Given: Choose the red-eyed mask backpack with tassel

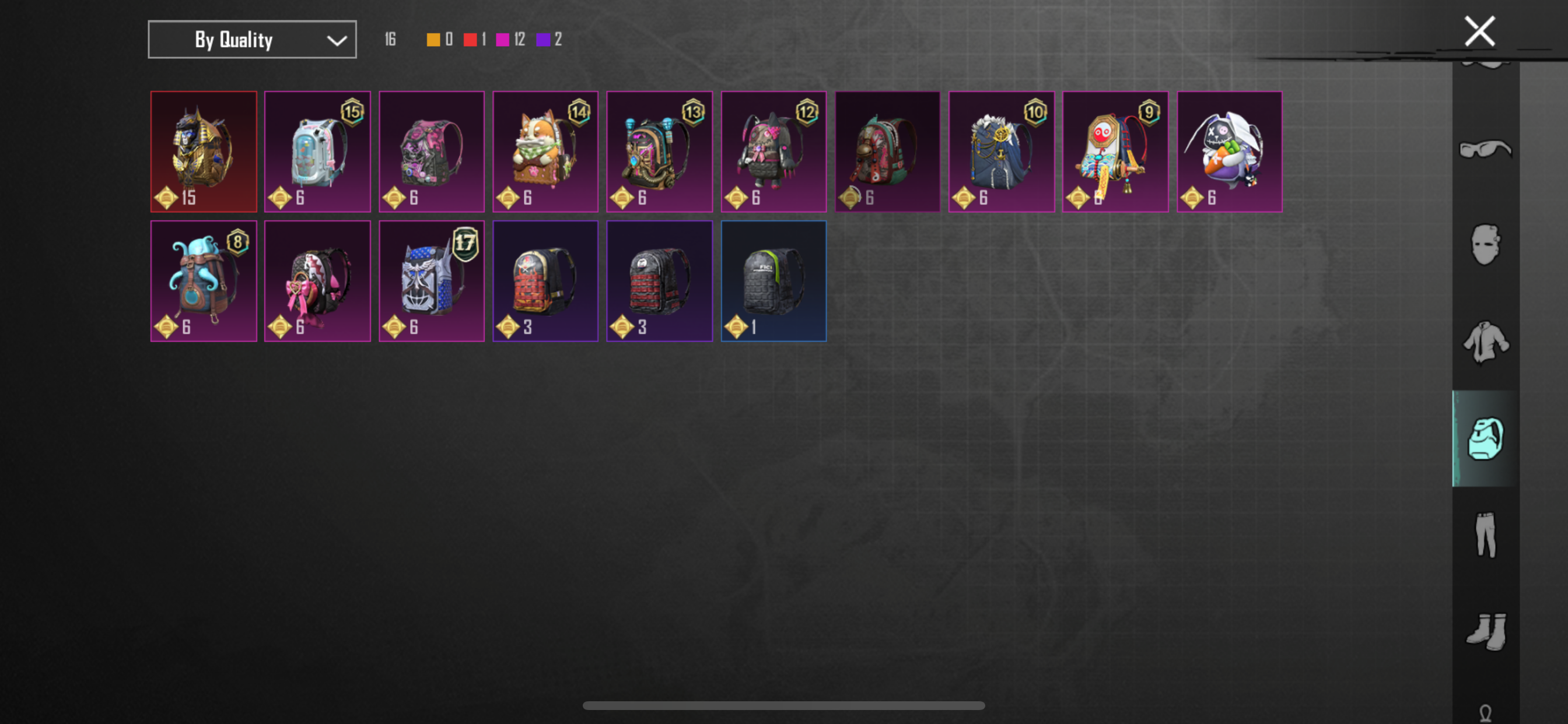Looking at the screenshot, I should (1115, 152).
